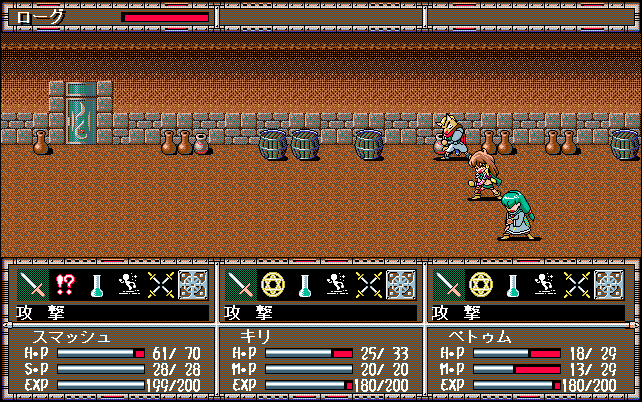Activate Kiri's round shield defend icon

click(x=401, y=285)
